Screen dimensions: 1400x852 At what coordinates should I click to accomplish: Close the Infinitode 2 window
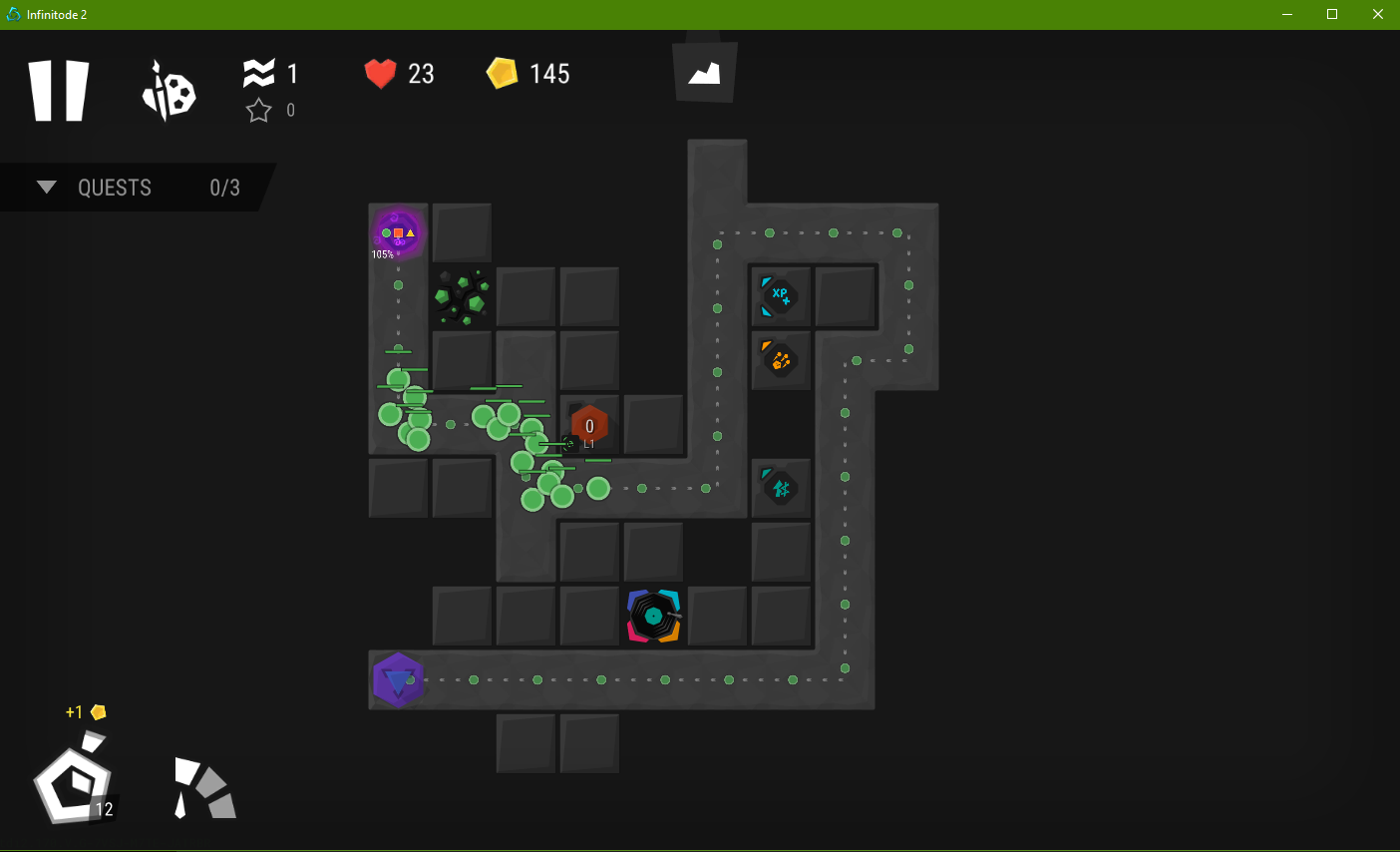(x=1377, y=15)
